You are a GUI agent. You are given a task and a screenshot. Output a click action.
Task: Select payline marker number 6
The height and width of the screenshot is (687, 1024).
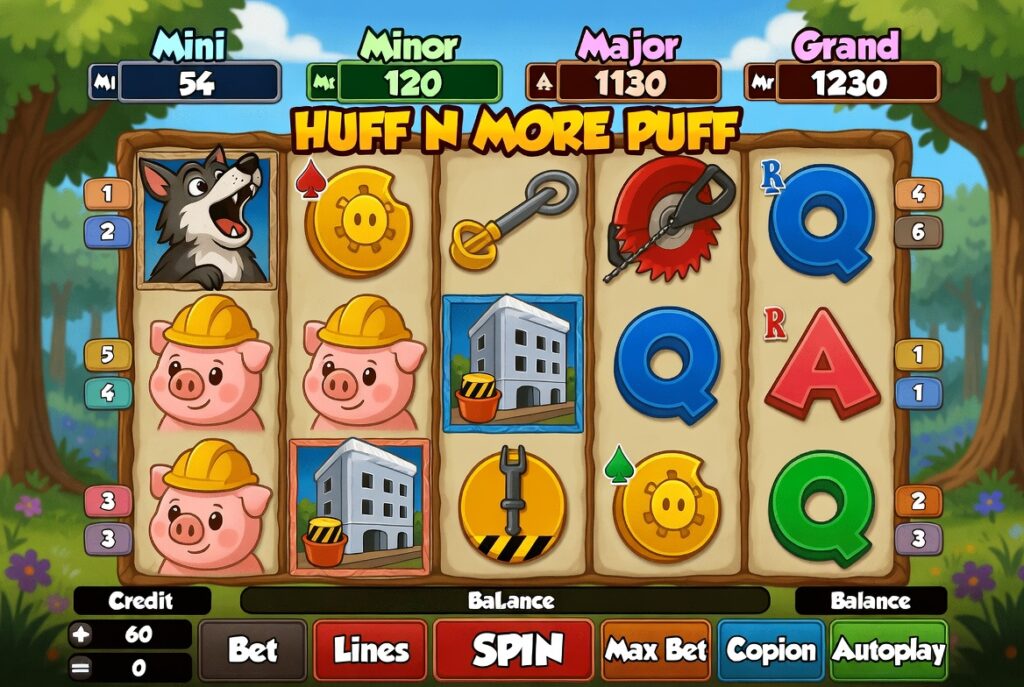pyautogui.click(x=917, y=232)
